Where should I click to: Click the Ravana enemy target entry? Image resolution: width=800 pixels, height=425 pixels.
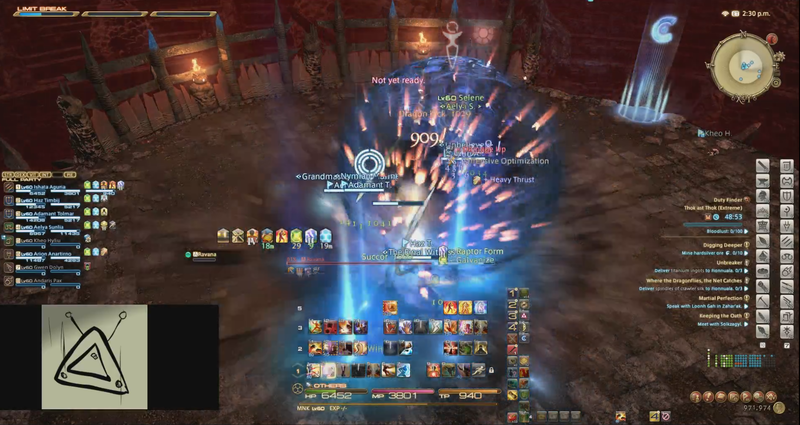[x=204, y=255]
